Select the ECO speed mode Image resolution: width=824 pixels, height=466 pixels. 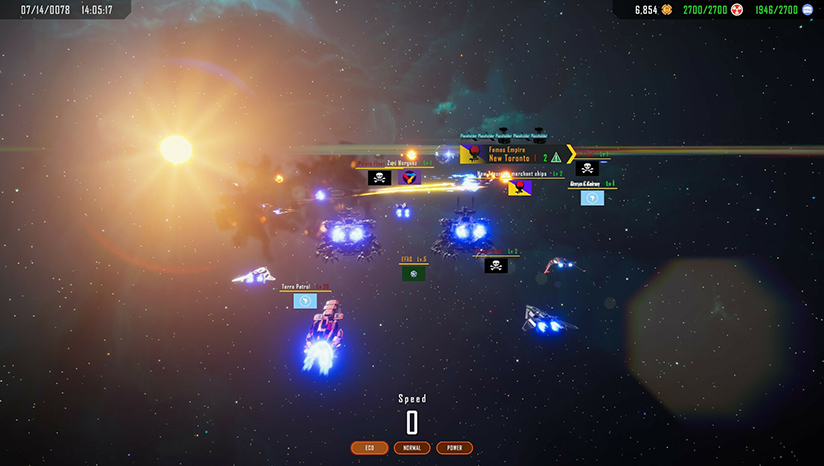[369, 448]
